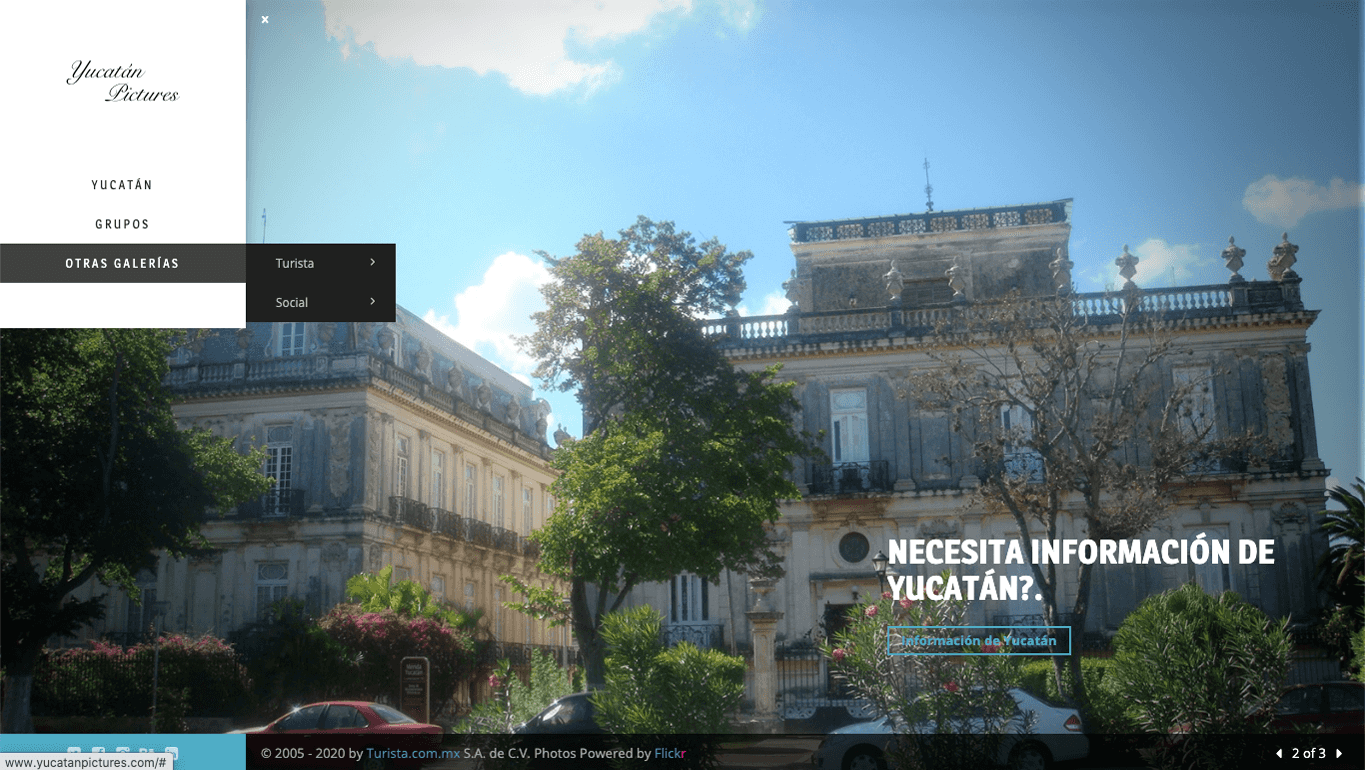Image resolution: width=1365 pixels, height=770 pixels.
Task: Expand the Social submenu chevron
Action: pos(371,302)
